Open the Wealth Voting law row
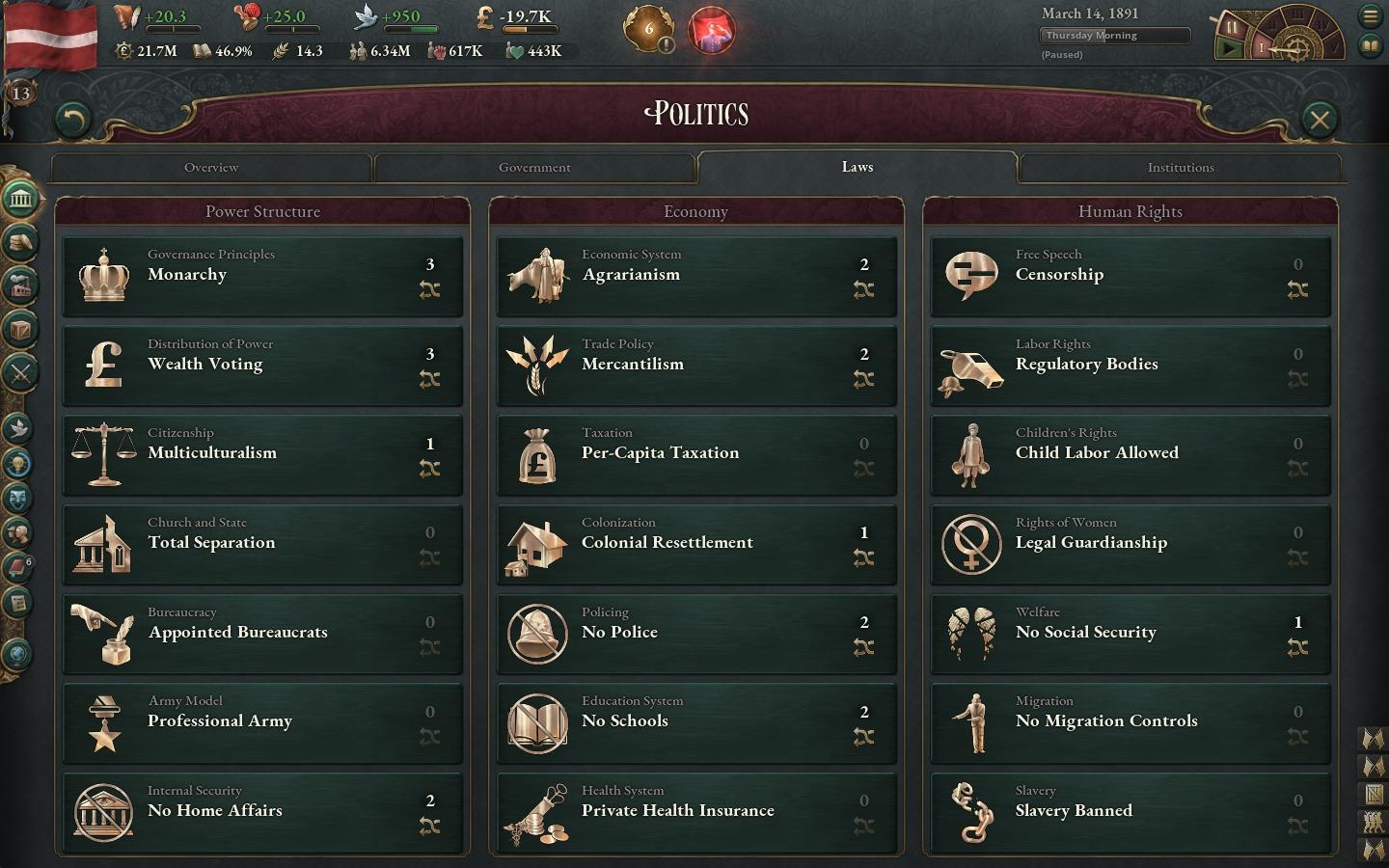The height and width of the screenshot is (868, 1389). (262, 366)
